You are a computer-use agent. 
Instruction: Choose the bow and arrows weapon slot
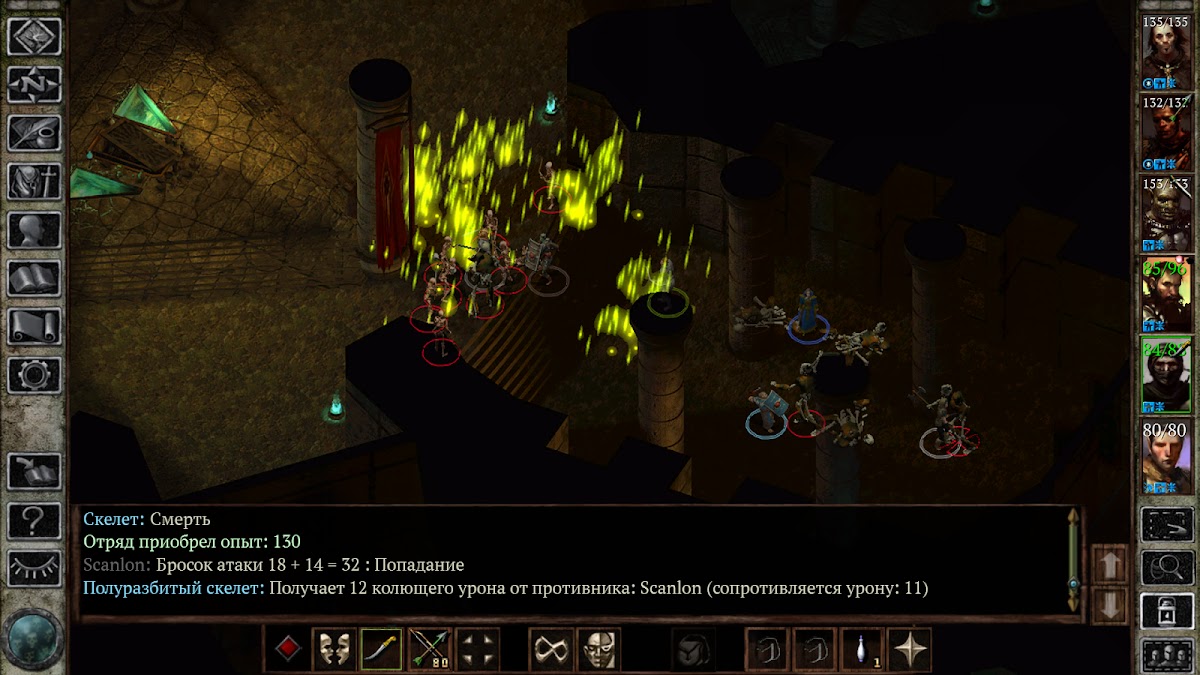429,650
